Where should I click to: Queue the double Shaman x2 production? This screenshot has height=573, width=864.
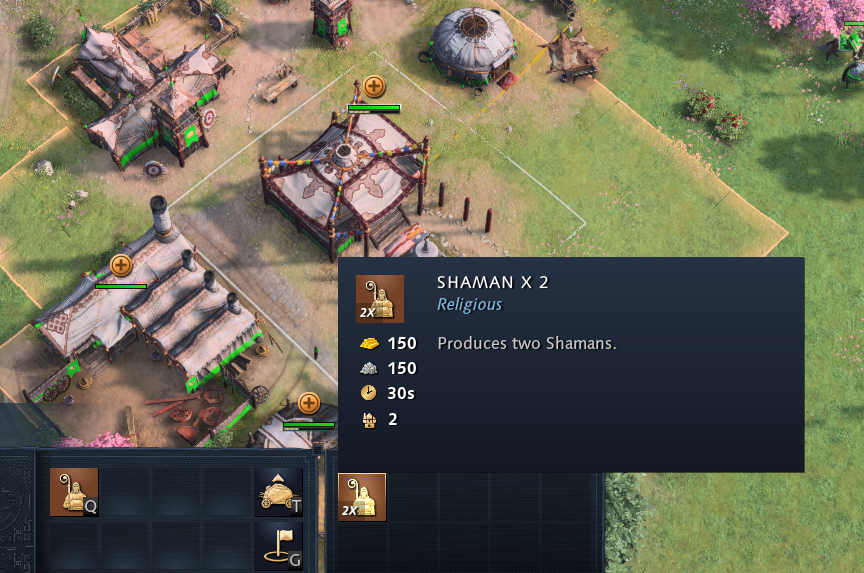tap(361, 497)
